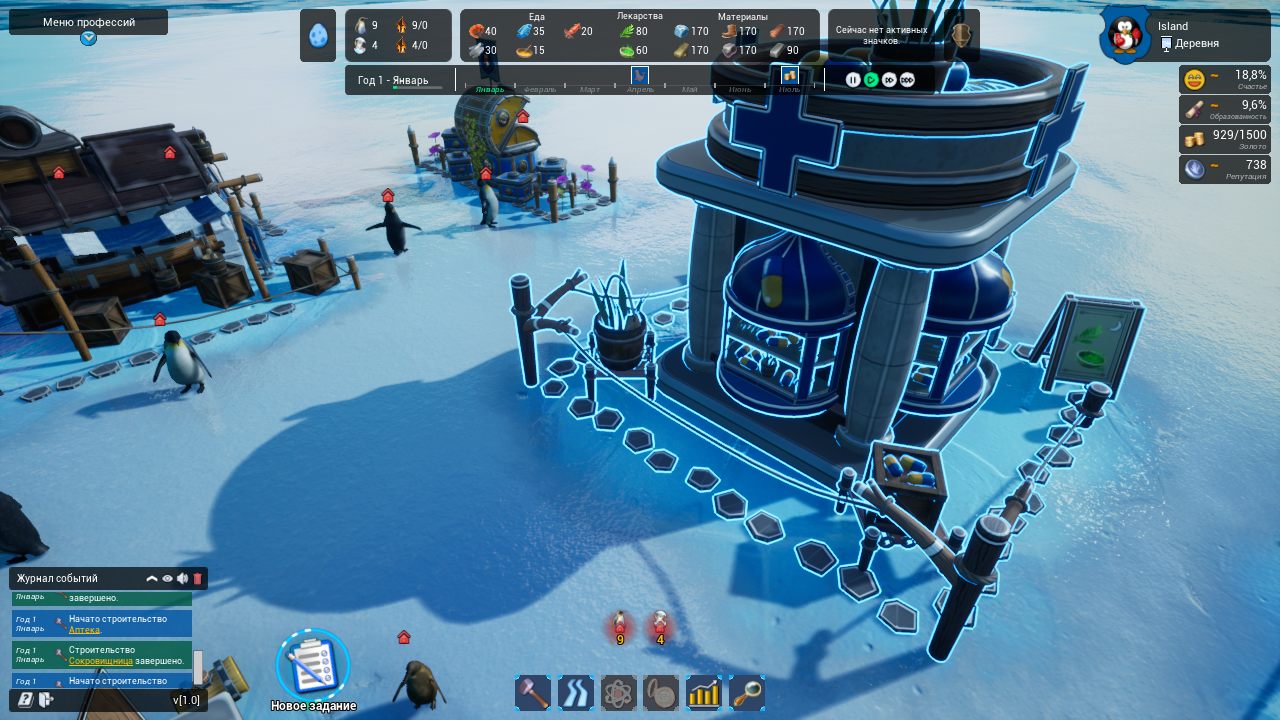Open the statistics bar chart panel
This screenshot has height=720, width=1280.
coord(704,692)
